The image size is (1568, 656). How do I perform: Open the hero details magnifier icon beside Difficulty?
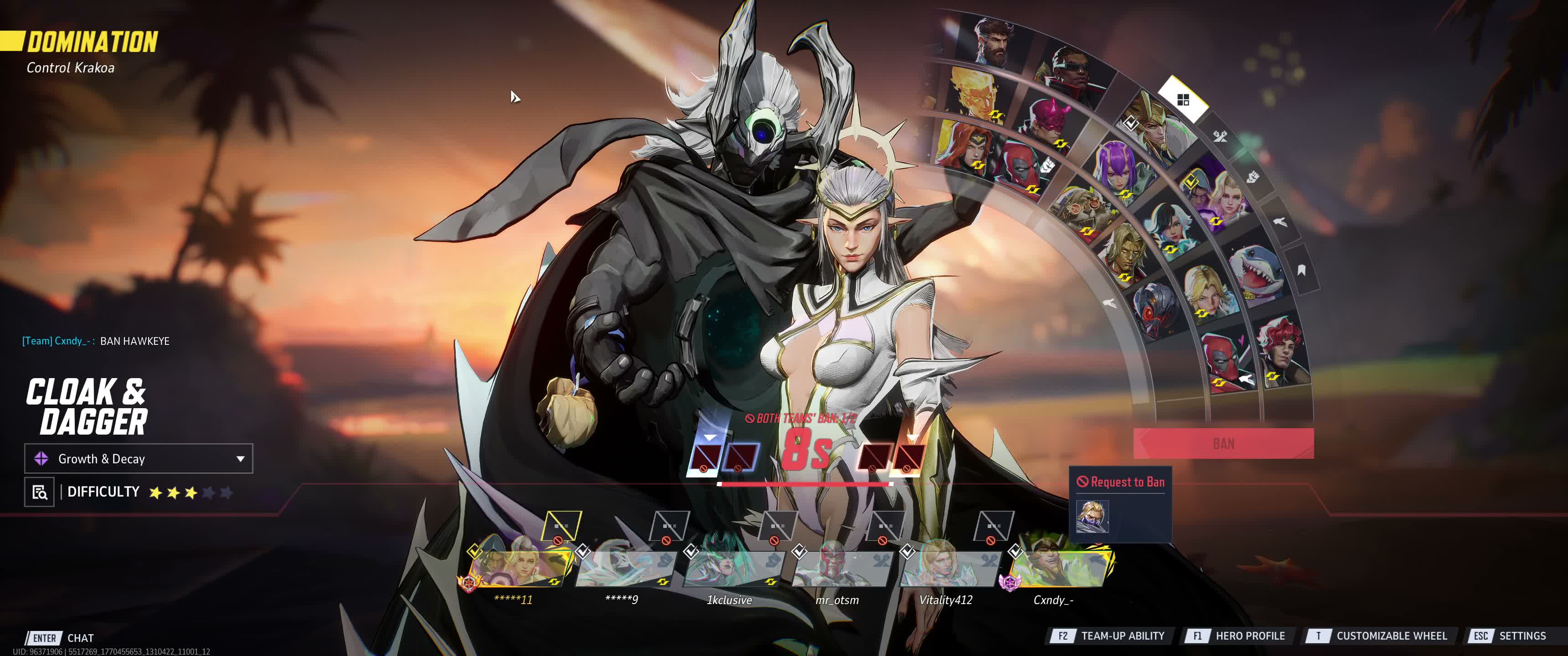click(40, 492)
